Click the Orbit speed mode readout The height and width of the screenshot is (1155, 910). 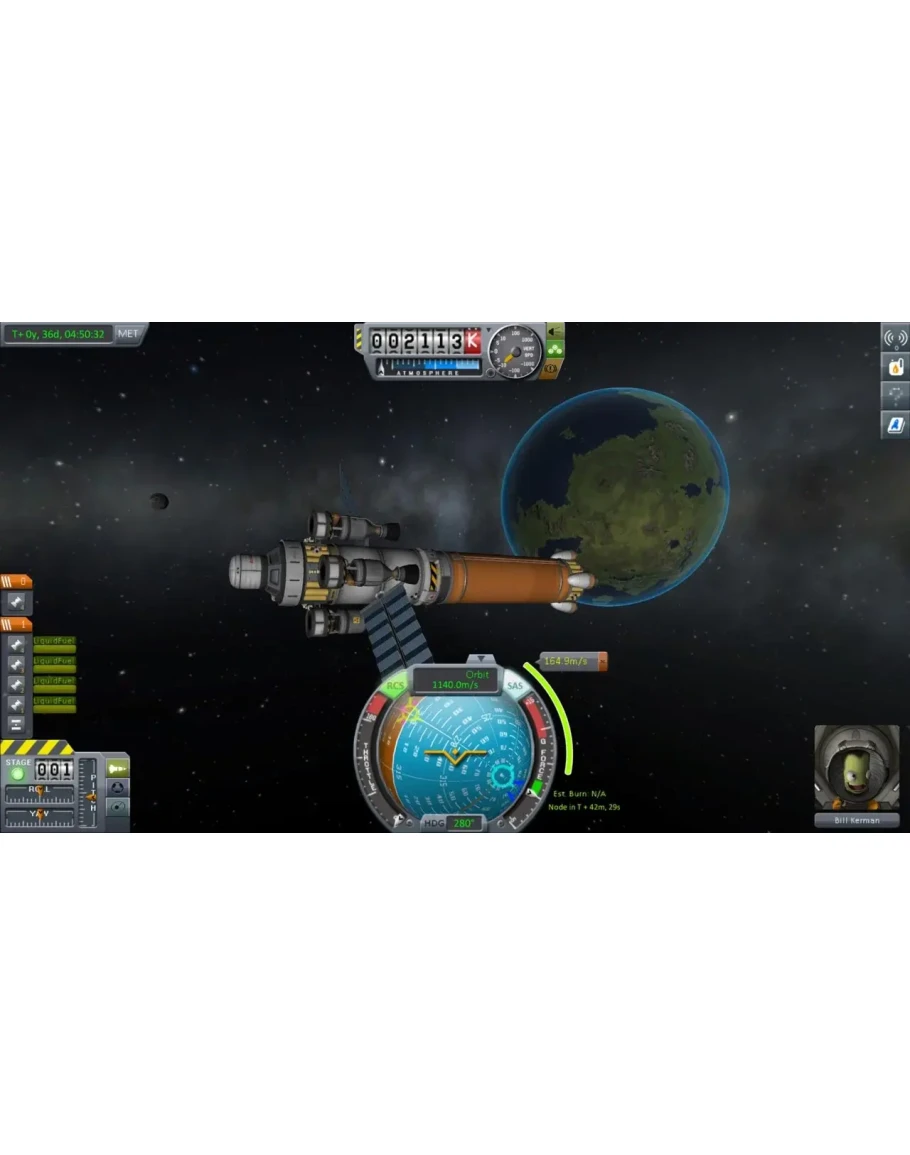456,680
